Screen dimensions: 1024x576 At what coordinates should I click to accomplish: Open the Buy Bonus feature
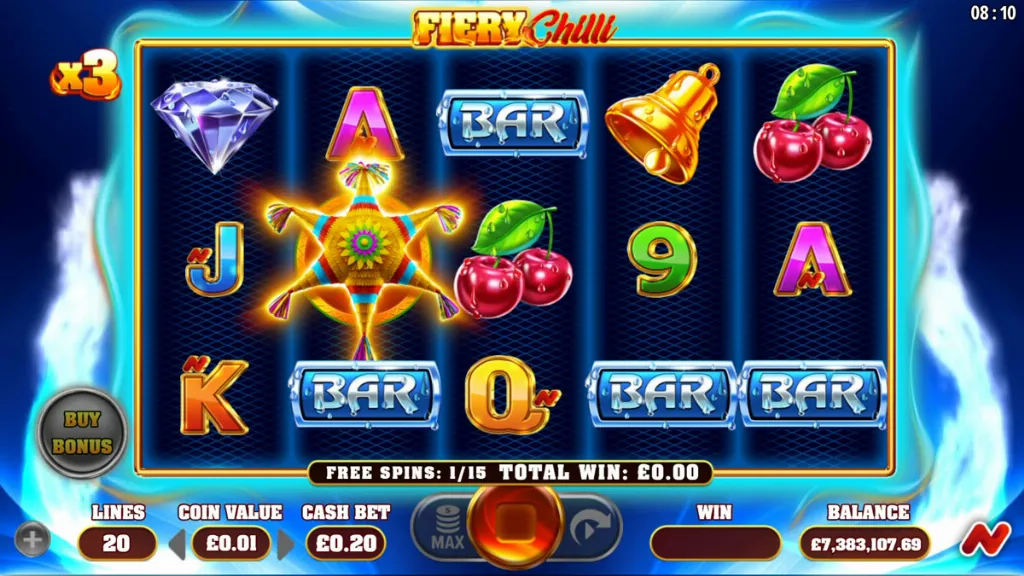click(82, 432)
